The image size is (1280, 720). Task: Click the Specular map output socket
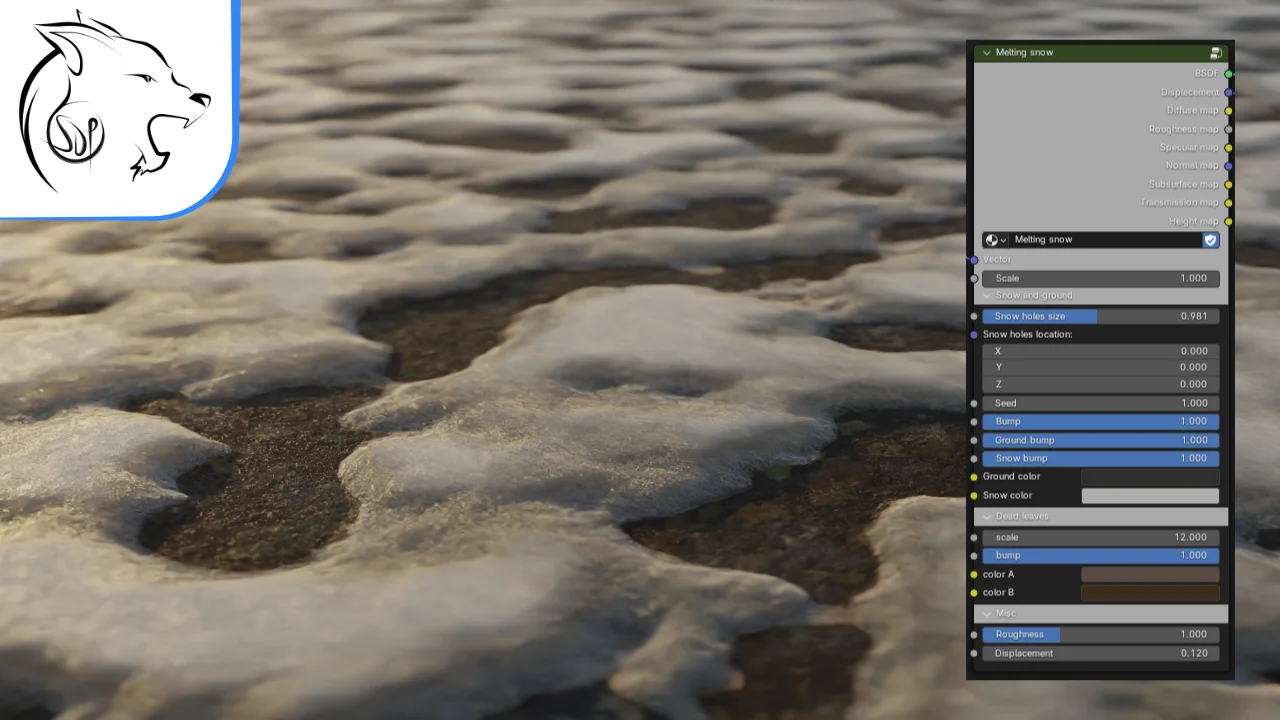(x=1229, y=147)
